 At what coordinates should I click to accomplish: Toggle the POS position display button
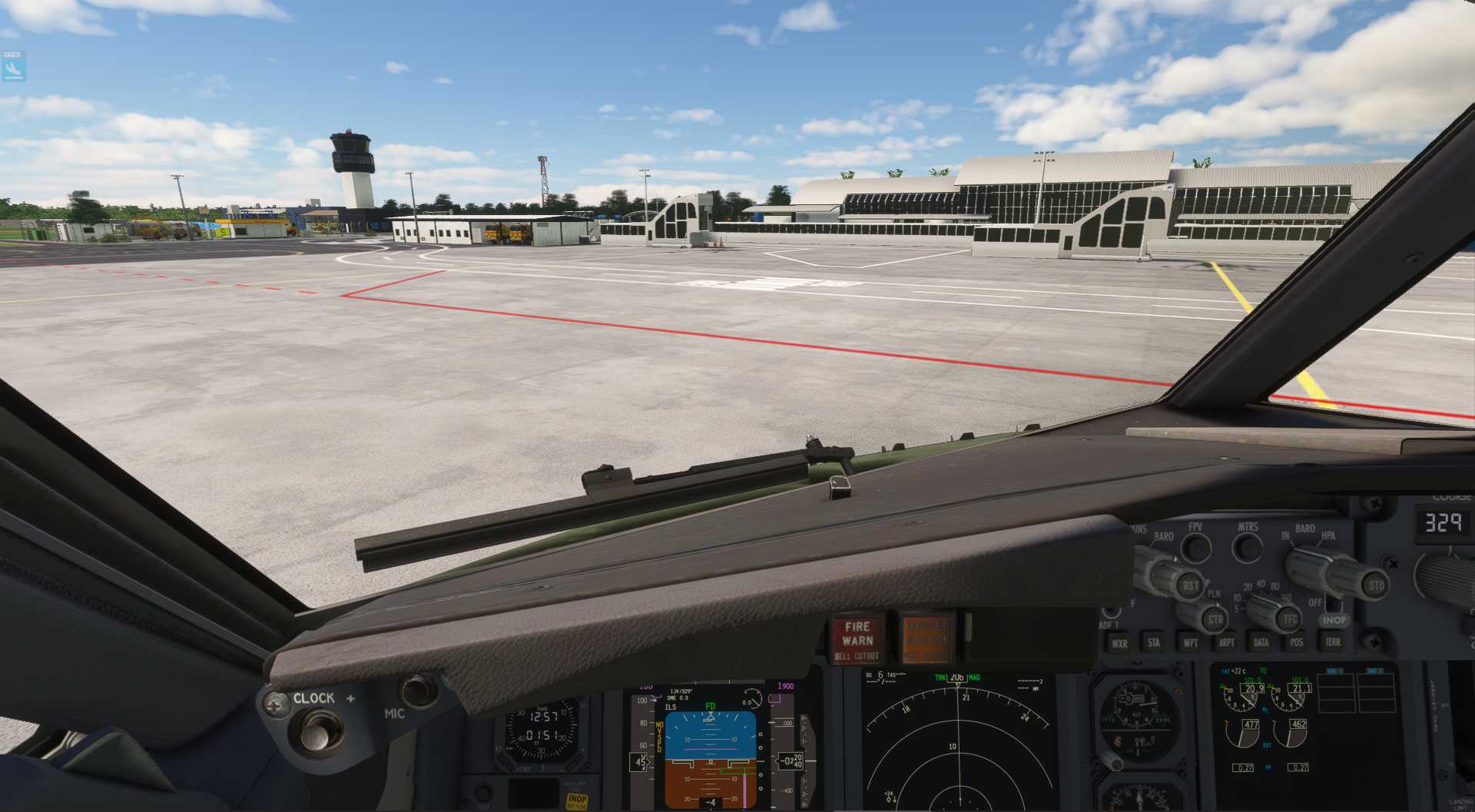coord(1297,642)
